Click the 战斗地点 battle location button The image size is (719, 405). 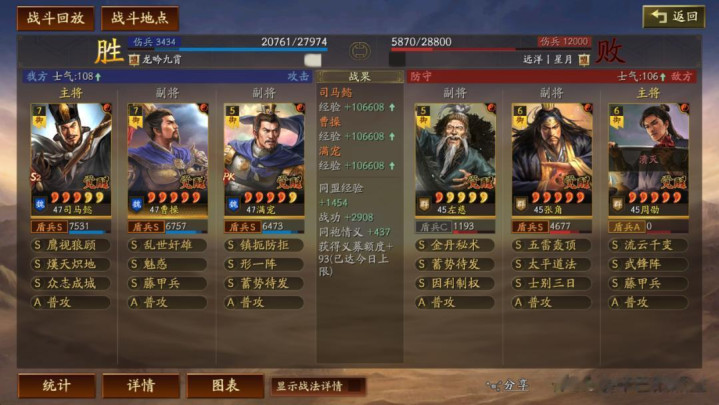click(x=140, y=18)
